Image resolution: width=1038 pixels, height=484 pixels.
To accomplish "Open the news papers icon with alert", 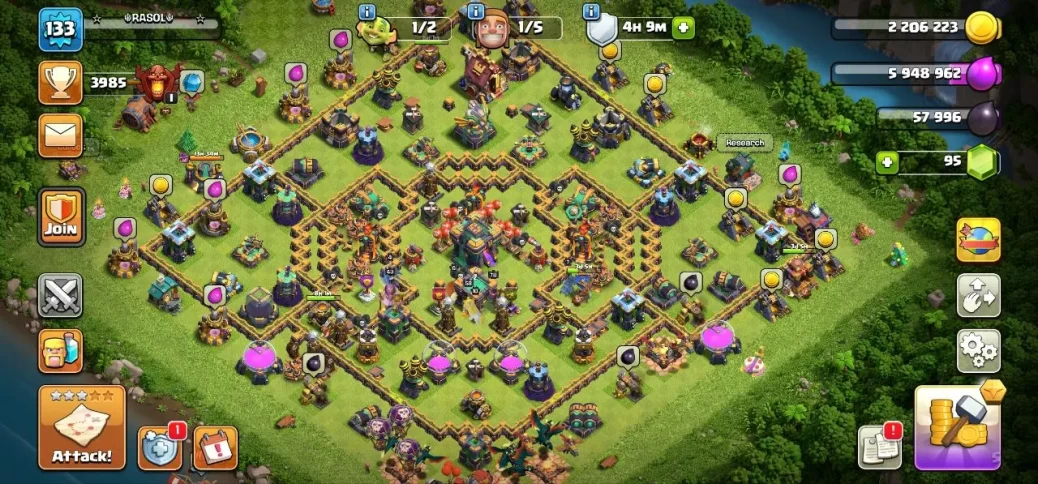I will pos(879,447).
